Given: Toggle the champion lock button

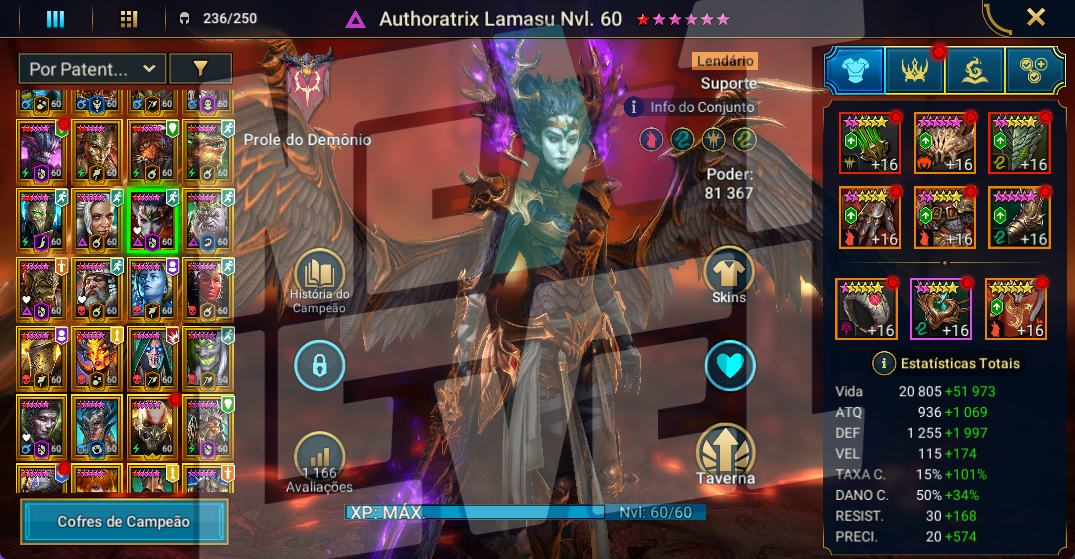Looking at the screenshot, I should coord(320,367).
